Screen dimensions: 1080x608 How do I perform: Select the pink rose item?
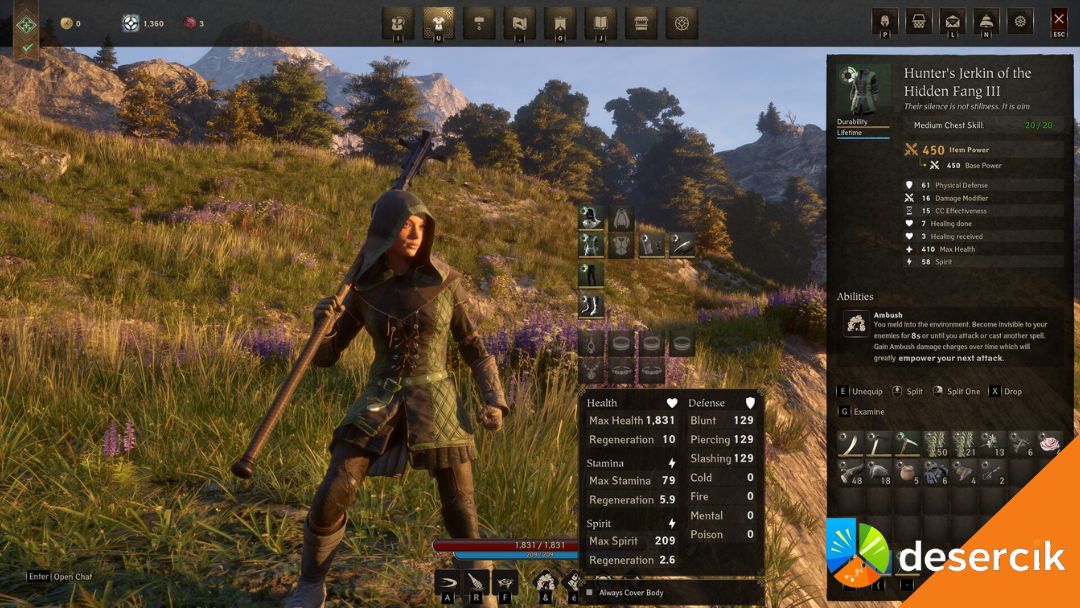1049,444
